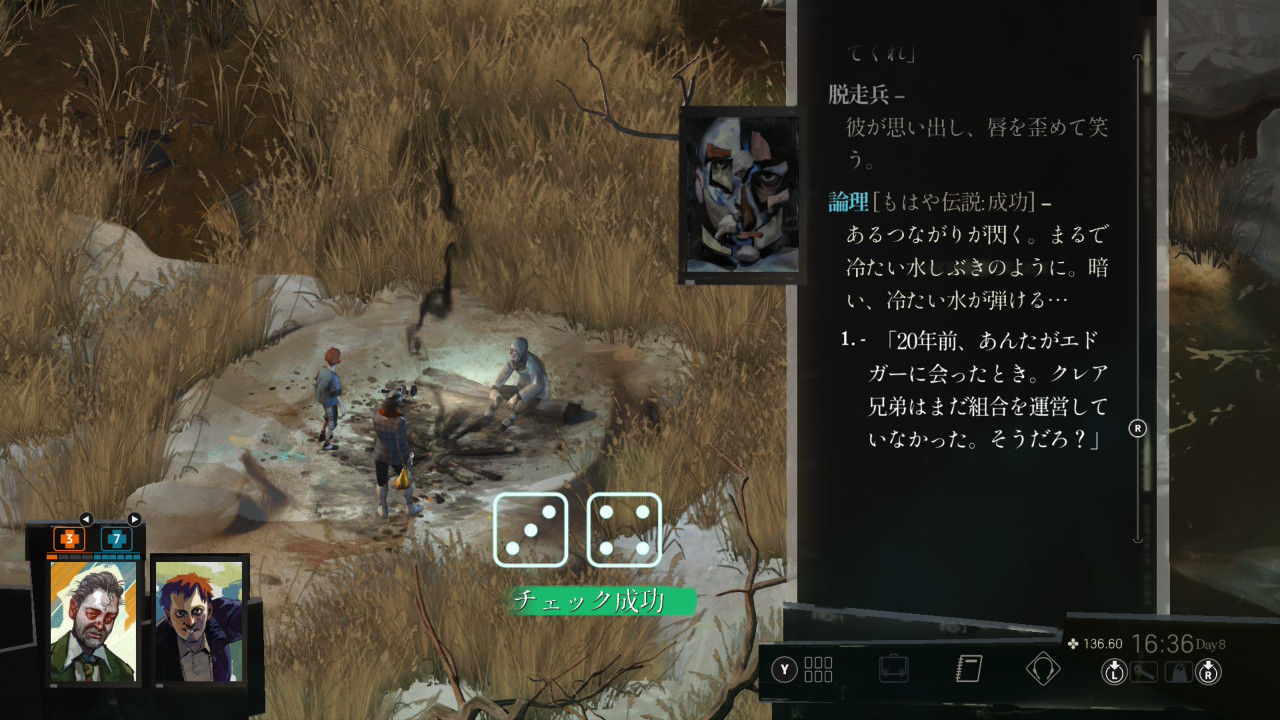This screenshot has height=720, width=1280.
Task: Open the briefcase inventory
Action: (893, 668)
